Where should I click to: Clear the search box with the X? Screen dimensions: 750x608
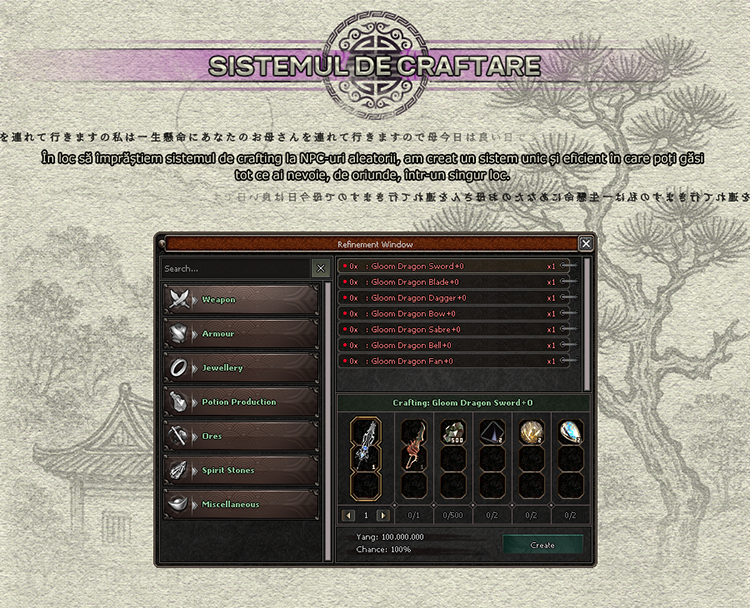(x=320, y=268)
